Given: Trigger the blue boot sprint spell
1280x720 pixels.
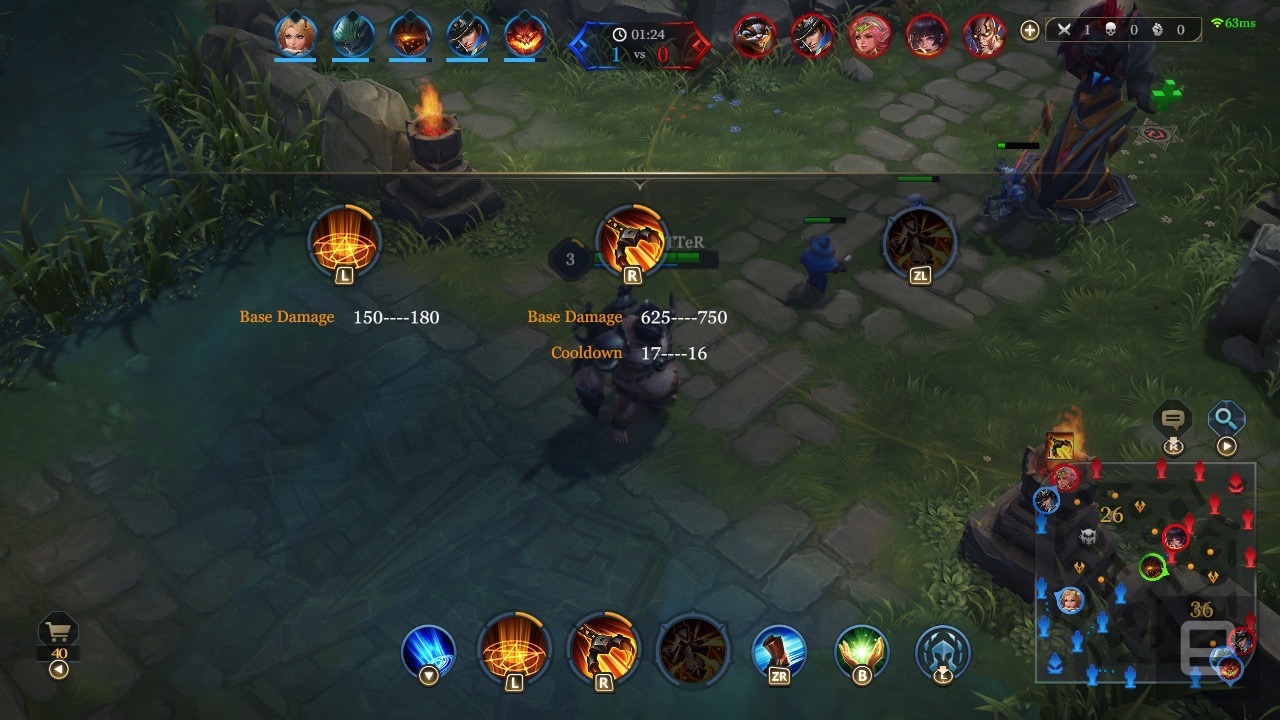Looking at the screenshot, I should (x=779, y=651).
